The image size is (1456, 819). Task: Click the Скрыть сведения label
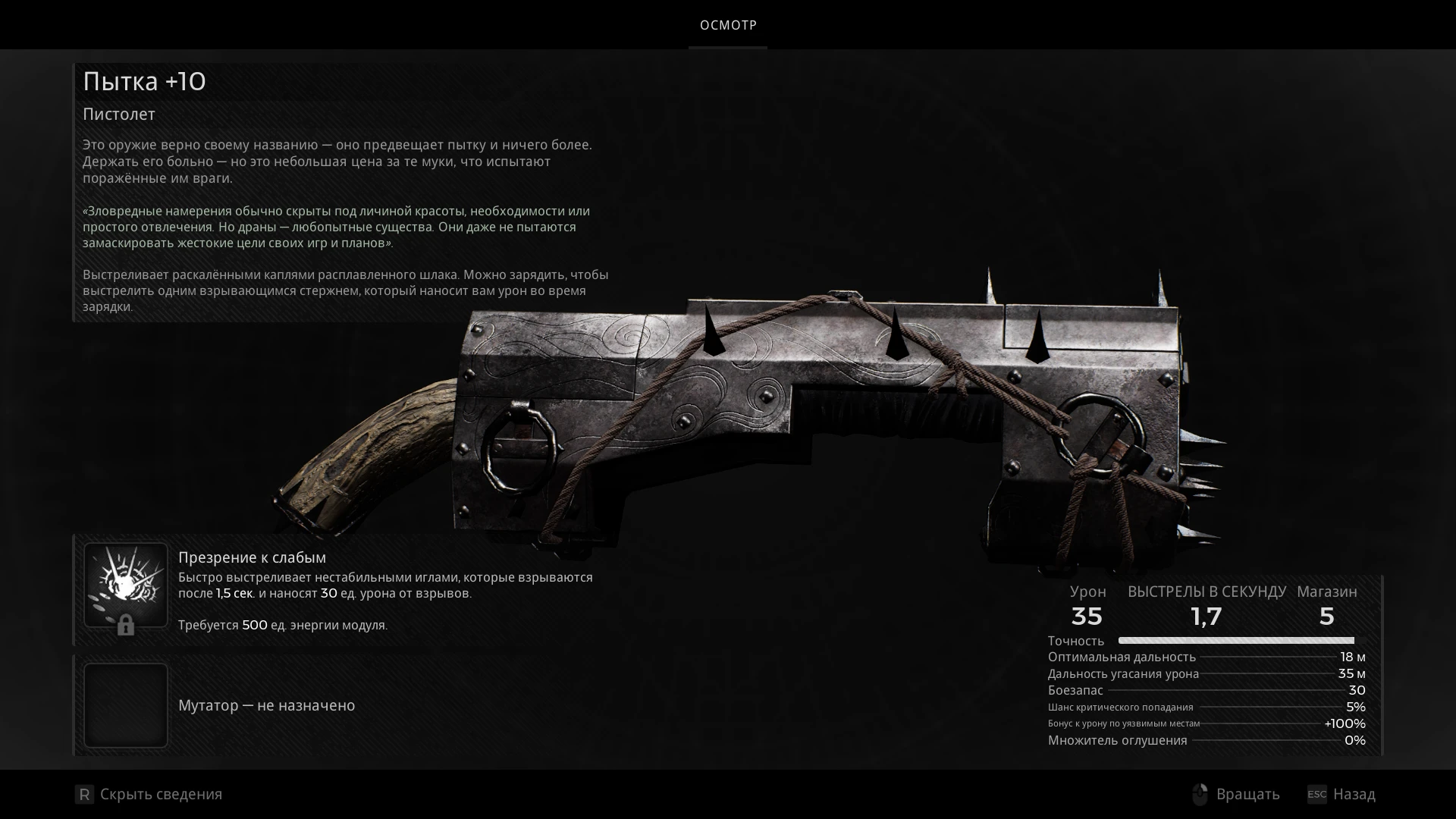[x=161, y=794]
